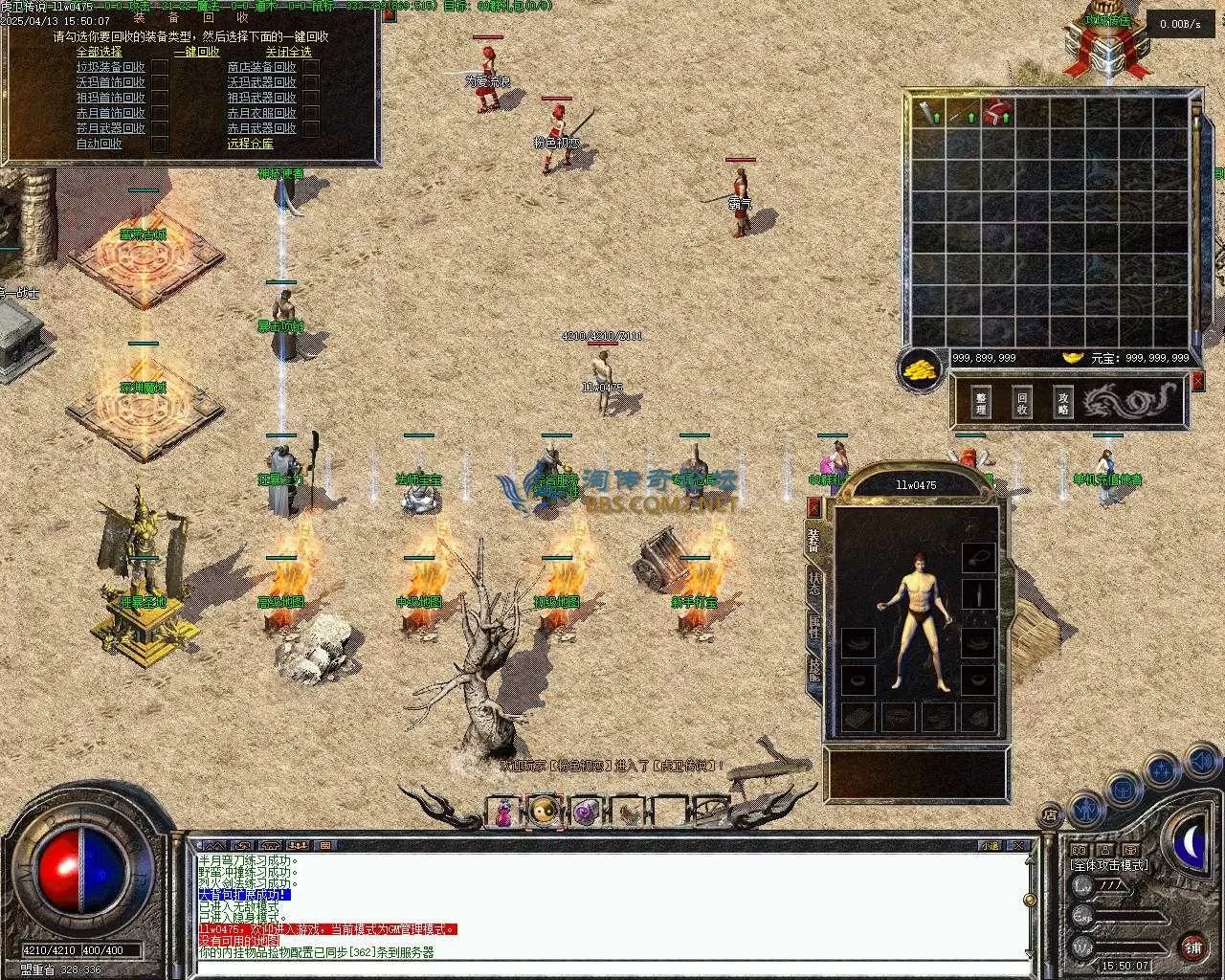Open the red 铺 shop button
1225x980 pixels.
(x=1192, y=947)
